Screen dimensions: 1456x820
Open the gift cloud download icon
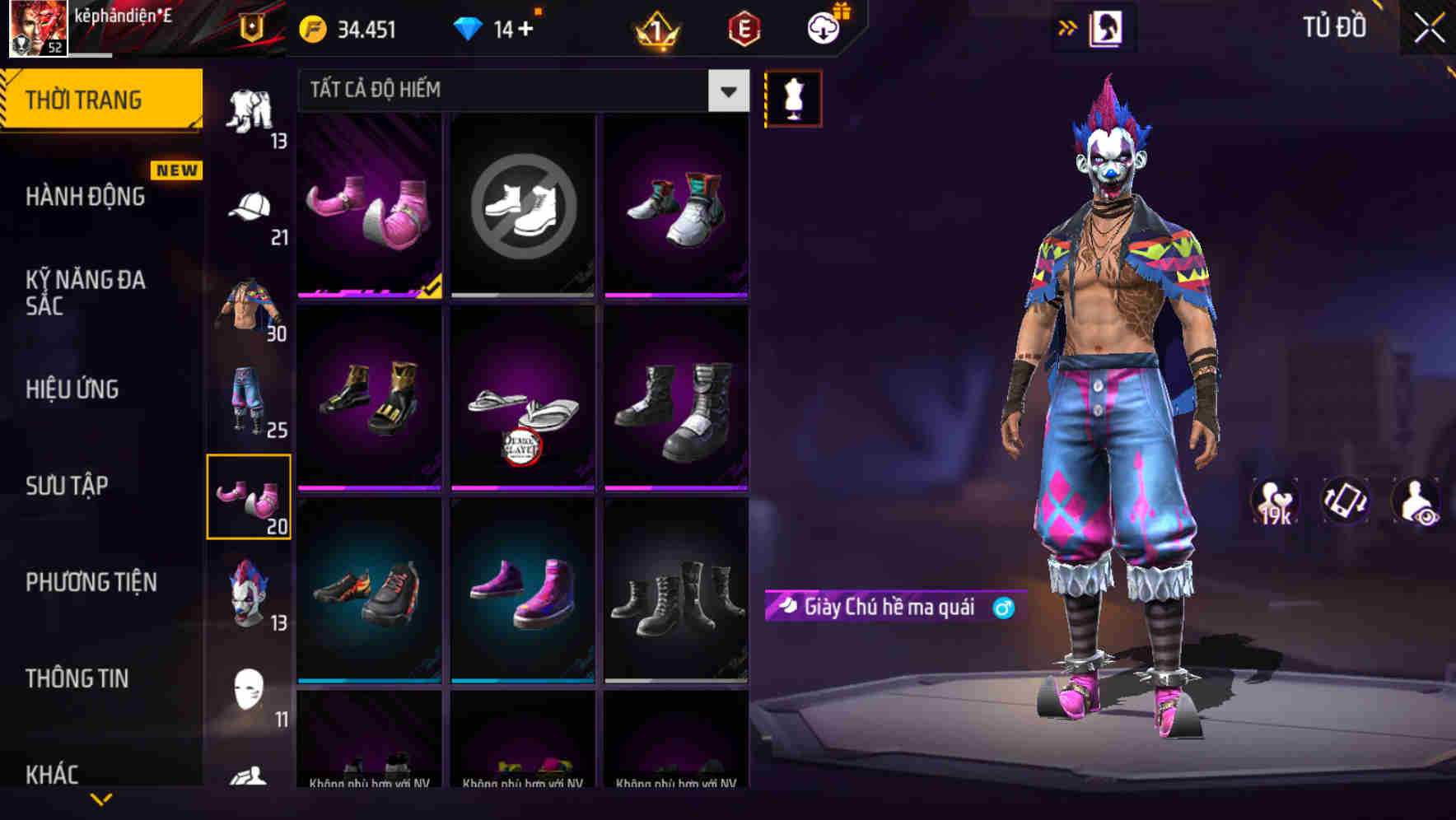824,27
